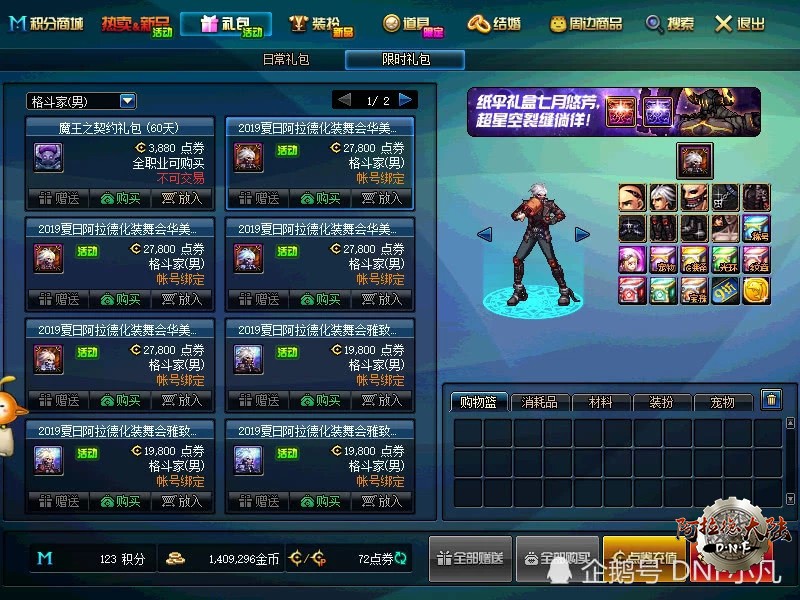Image resolution: width=800 pixels, height=600 pixels.
Task: Exit the shop with 退出
Action: (x=740, y=24)
